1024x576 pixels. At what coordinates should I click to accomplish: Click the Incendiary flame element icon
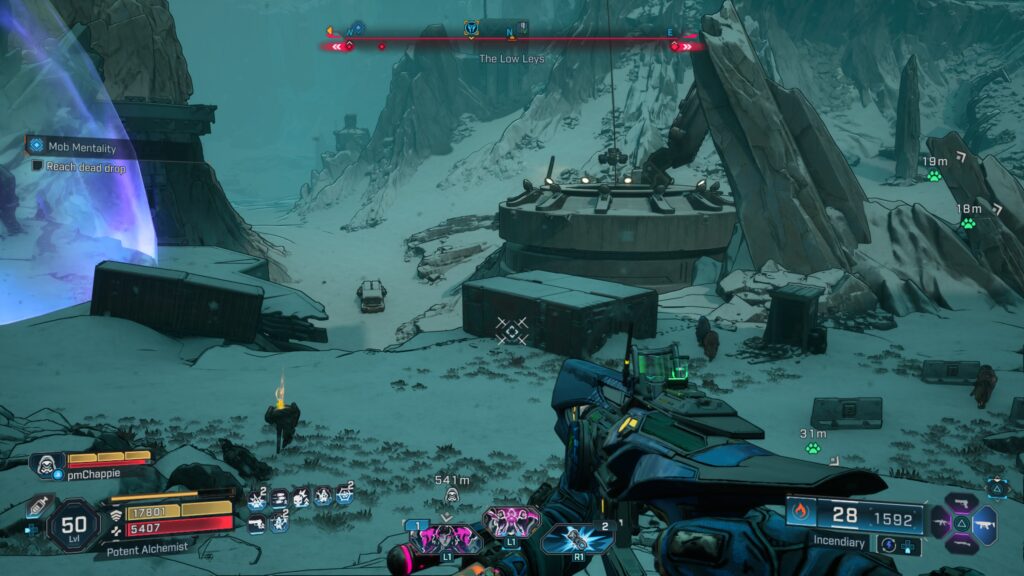pos(800,513)
